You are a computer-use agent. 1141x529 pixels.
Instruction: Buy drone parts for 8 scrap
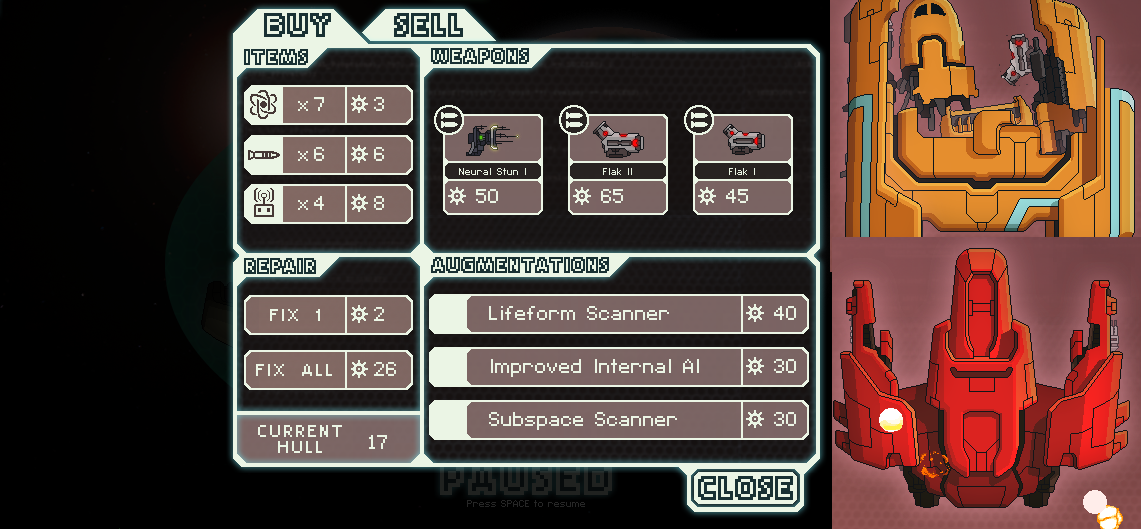coord(328,204)
